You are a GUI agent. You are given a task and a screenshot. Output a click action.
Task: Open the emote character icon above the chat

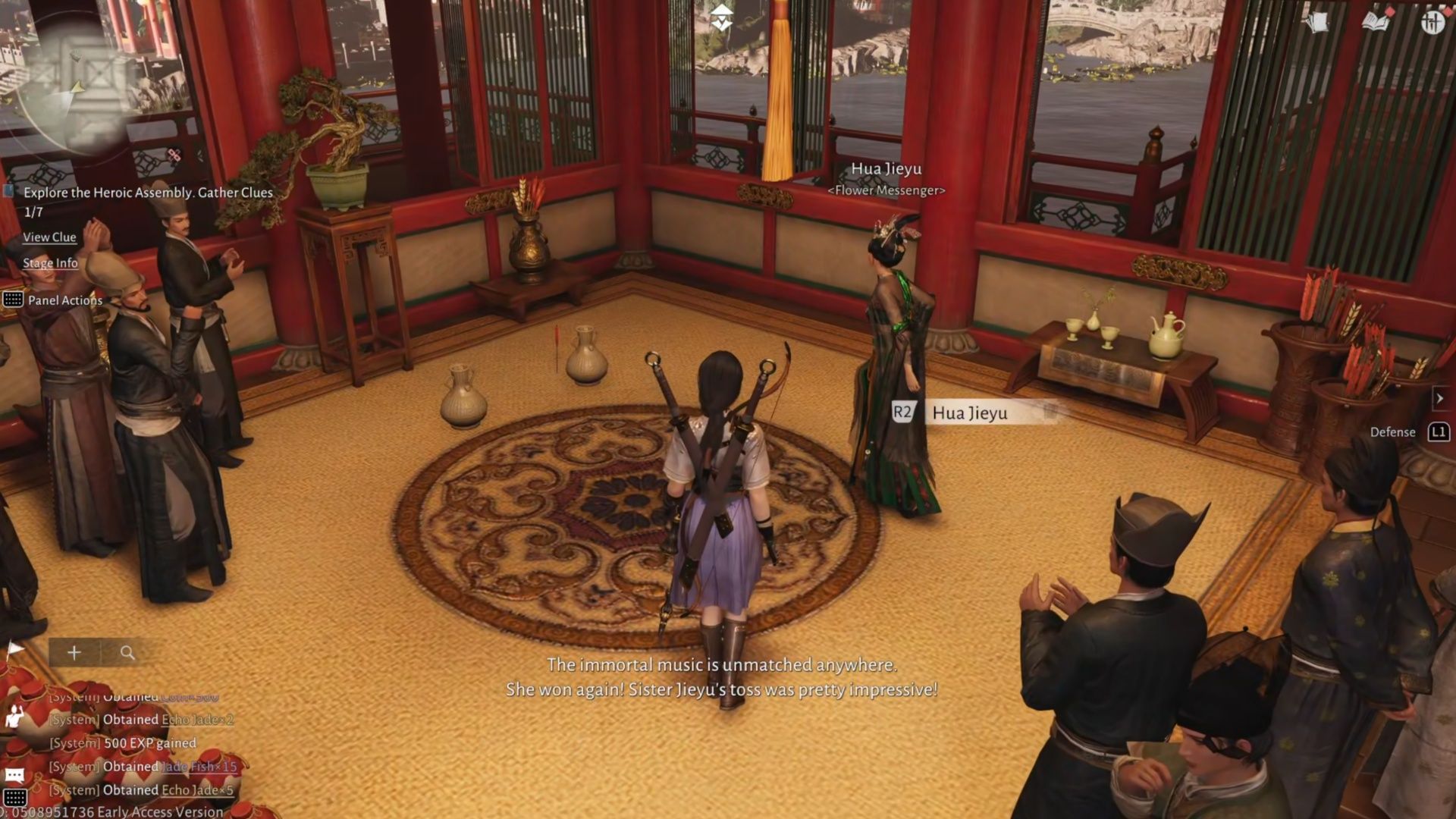[x=14, y=716]
